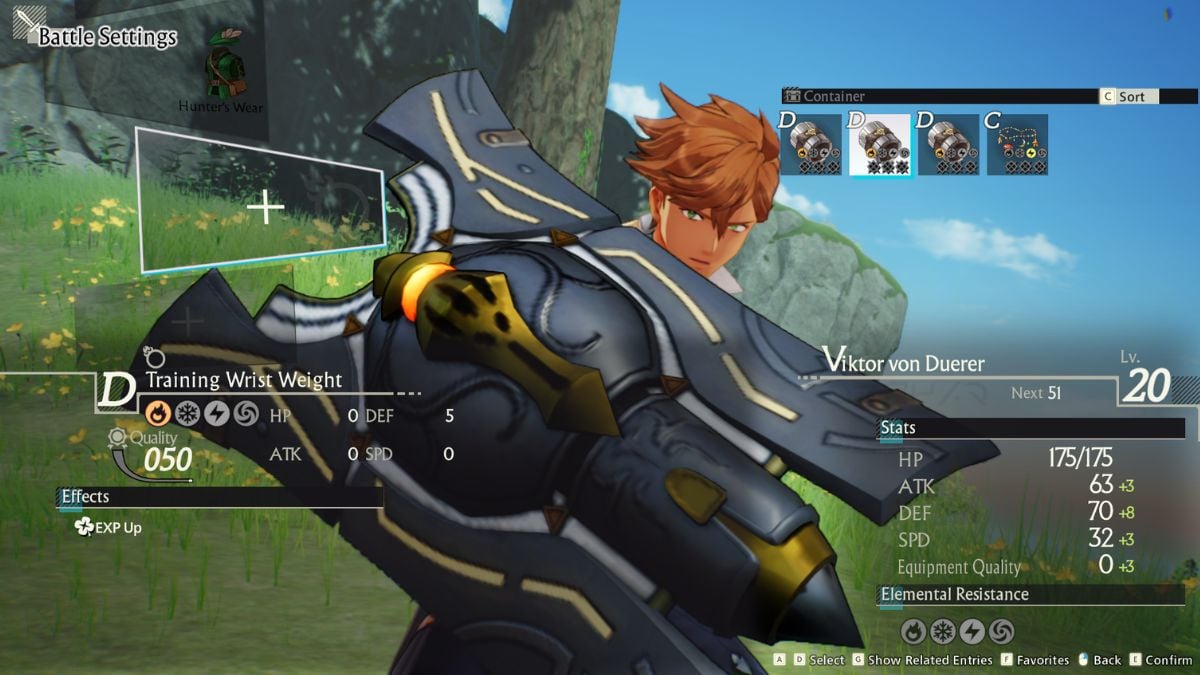Screen dimensions: 1200x675
Task: Click the highlighted empty slot with plus sign
Action: [x=263, y=208]
